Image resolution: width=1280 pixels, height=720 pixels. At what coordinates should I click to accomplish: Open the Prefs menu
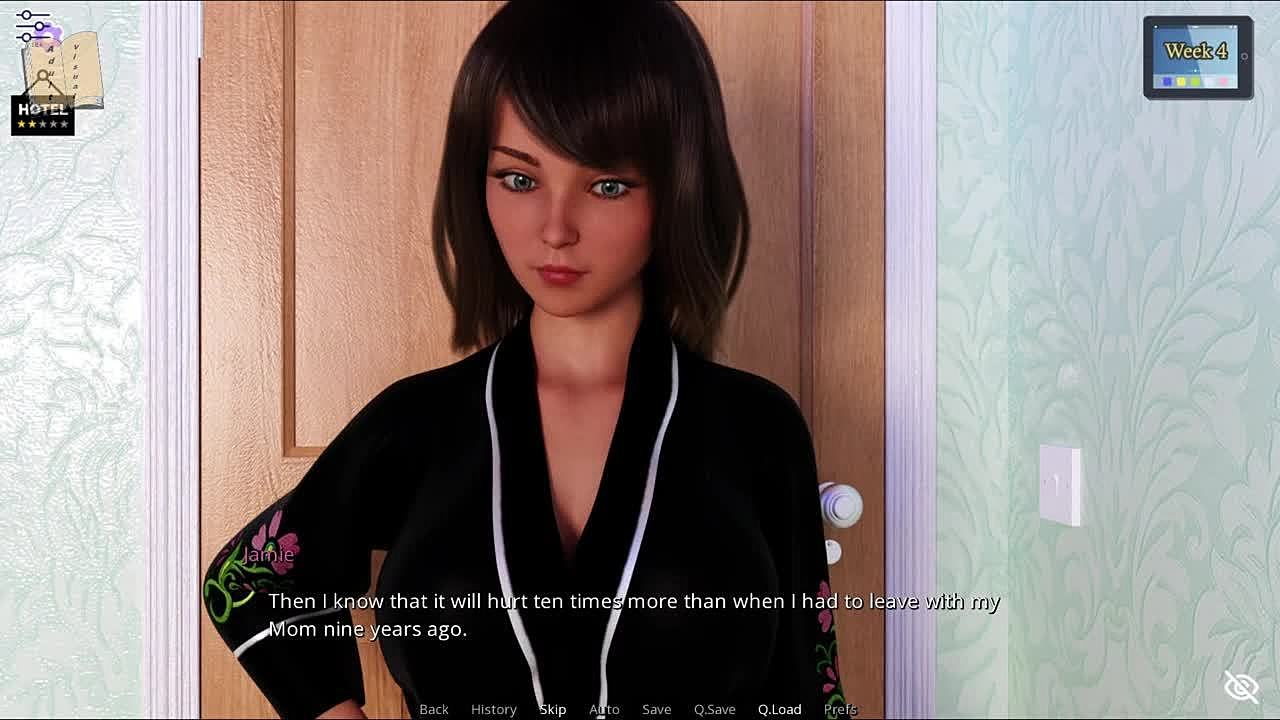(840, 709)
